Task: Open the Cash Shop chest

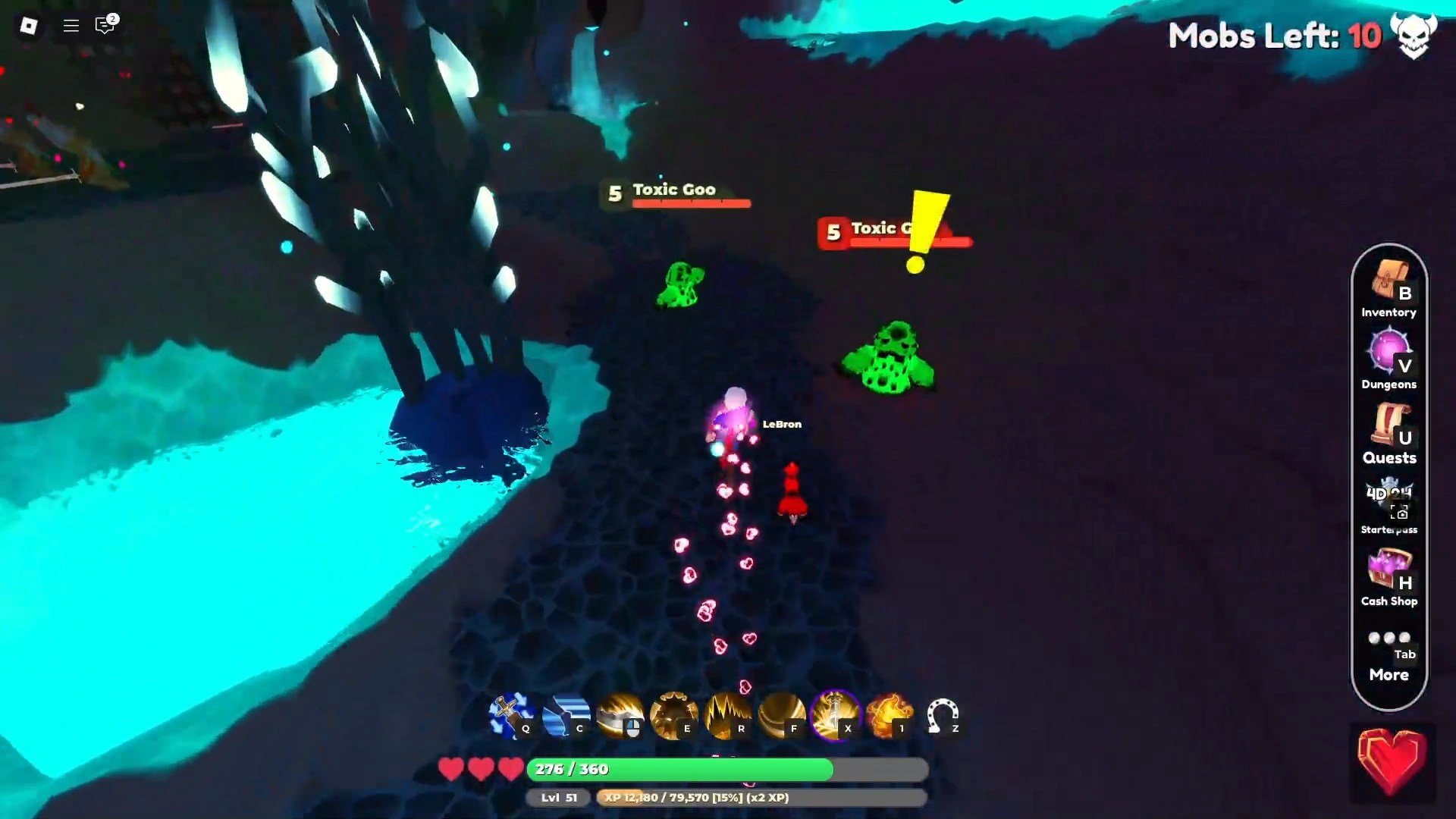Action: (x=1389, y=576)
